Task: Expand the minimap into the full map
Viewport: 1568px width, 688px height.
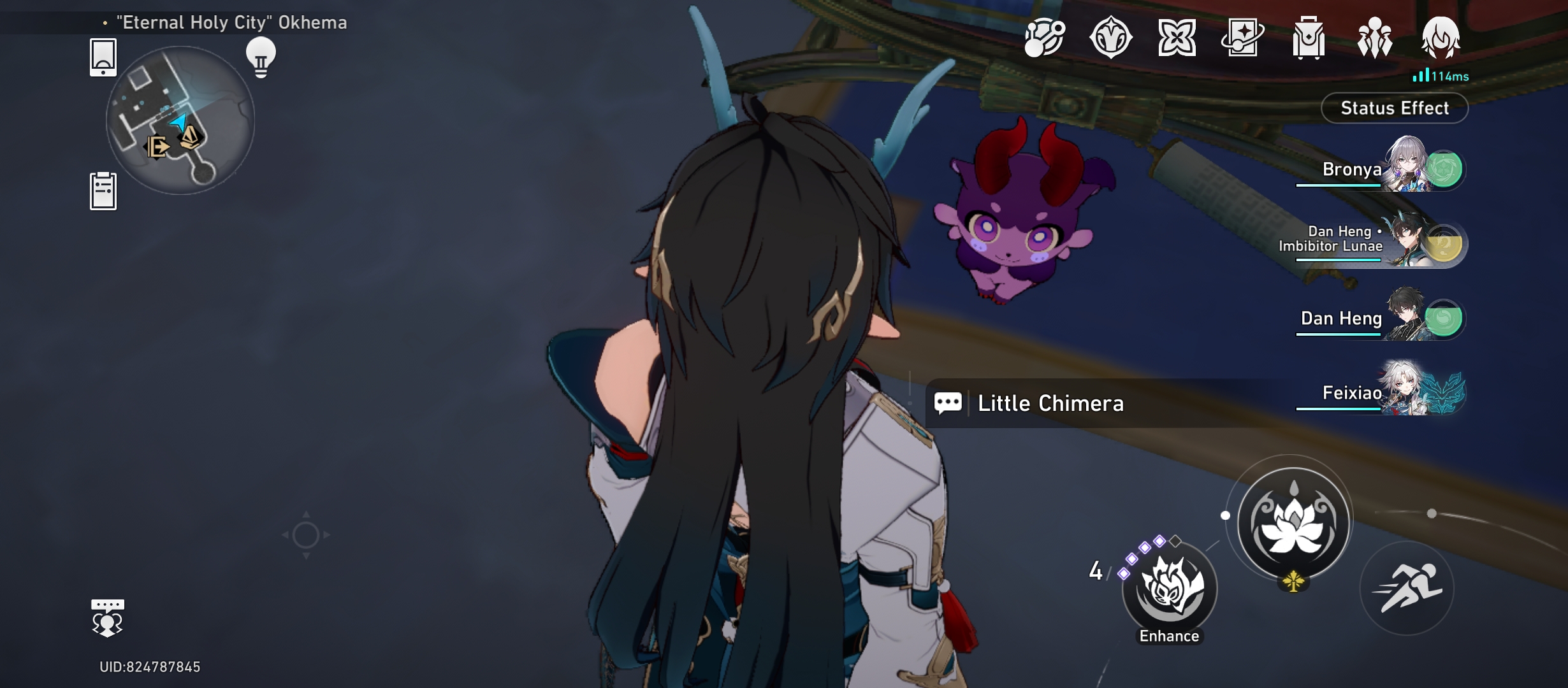Action: [x=185, y=121]
